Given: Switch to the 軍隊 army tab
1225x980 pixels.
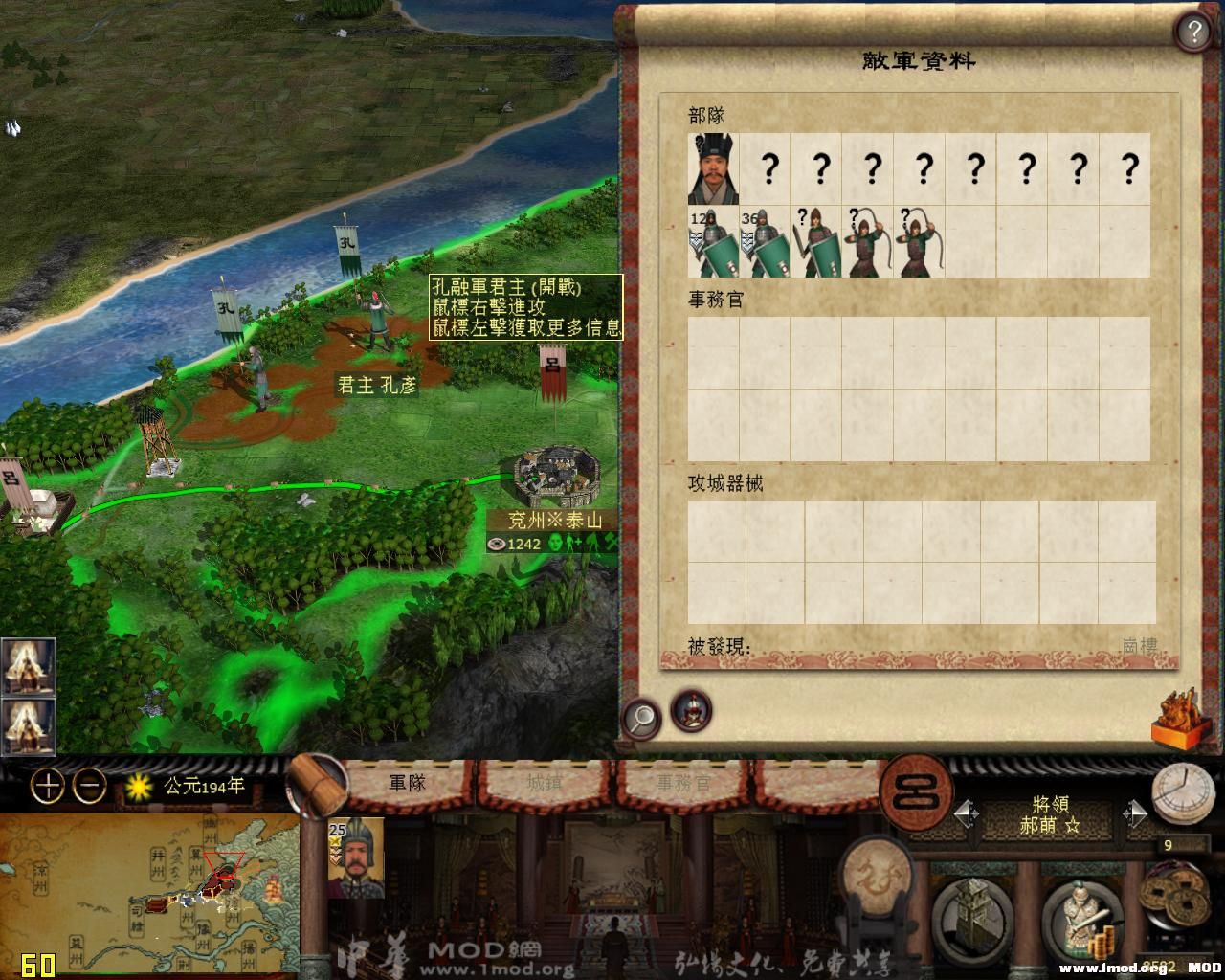Looking at the screenshot, I should (407, 783).
